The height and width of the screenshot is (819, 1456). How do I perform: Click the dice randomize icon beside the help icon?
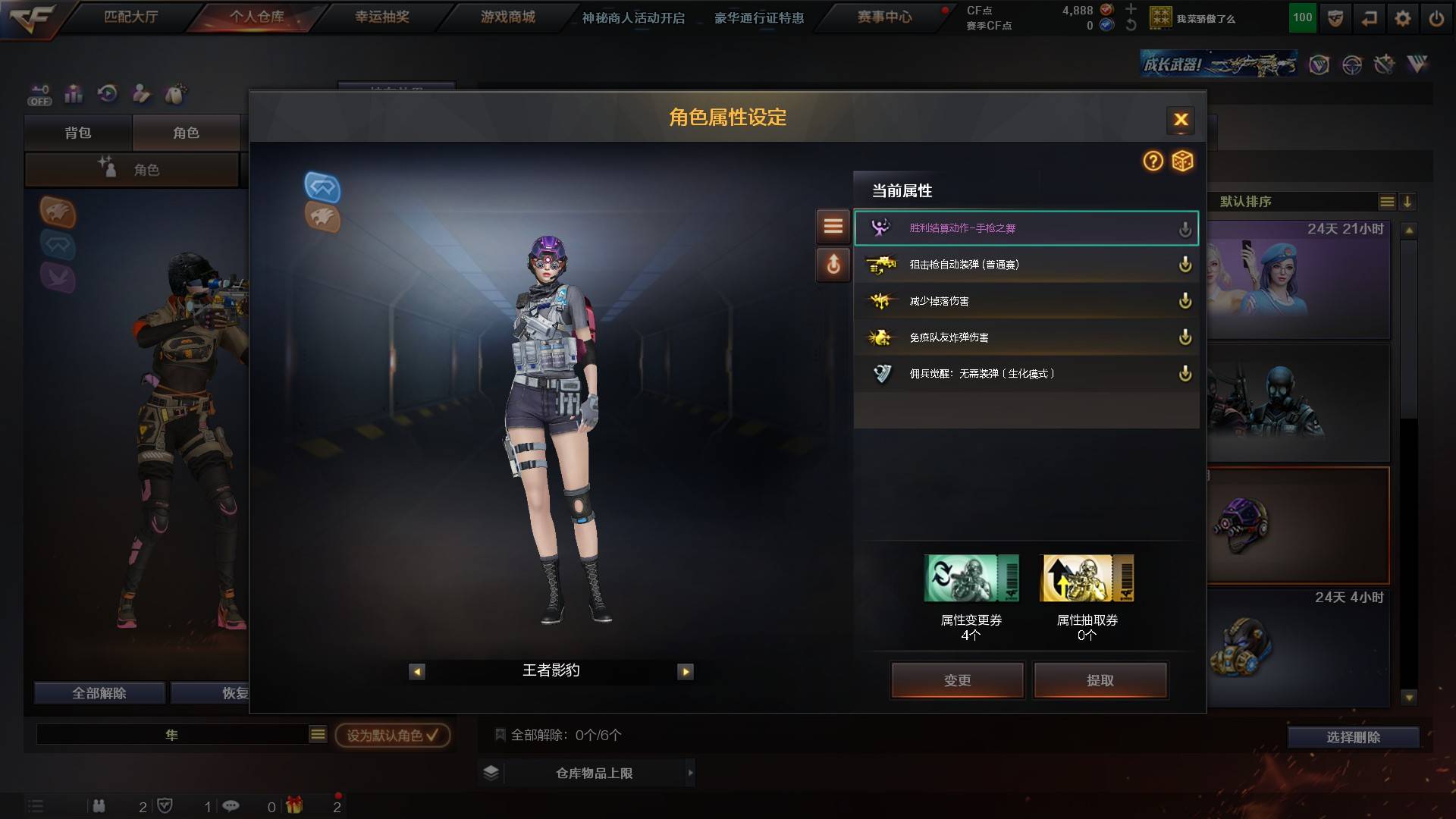[1181, 162]
